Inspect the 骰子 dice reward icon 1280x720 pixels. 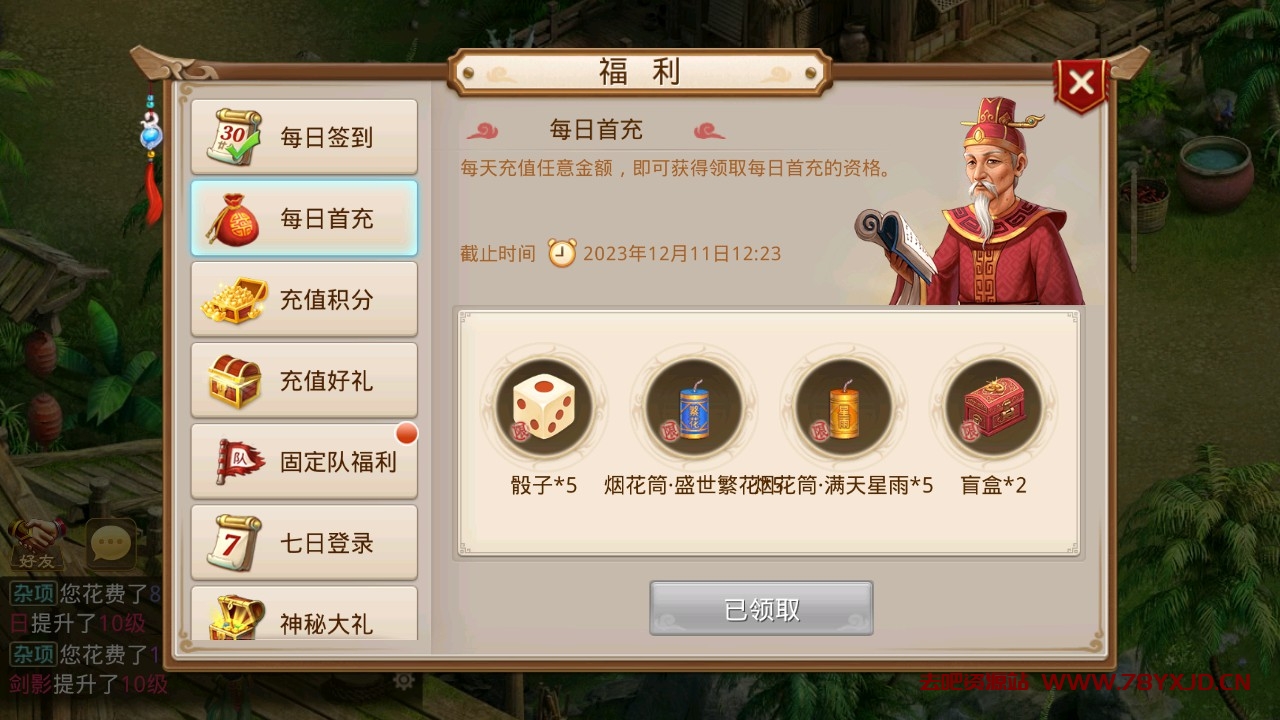[544, 408]
